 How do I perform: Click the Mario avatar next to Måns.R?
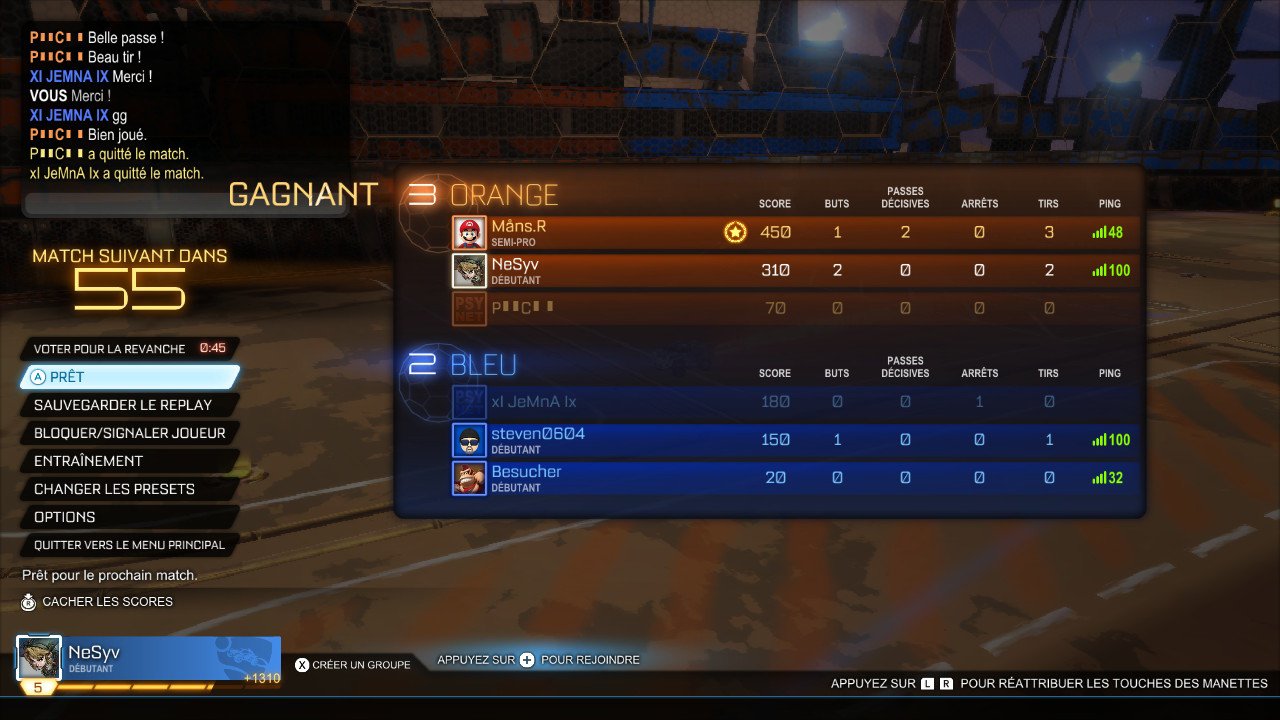pos(469,232)
